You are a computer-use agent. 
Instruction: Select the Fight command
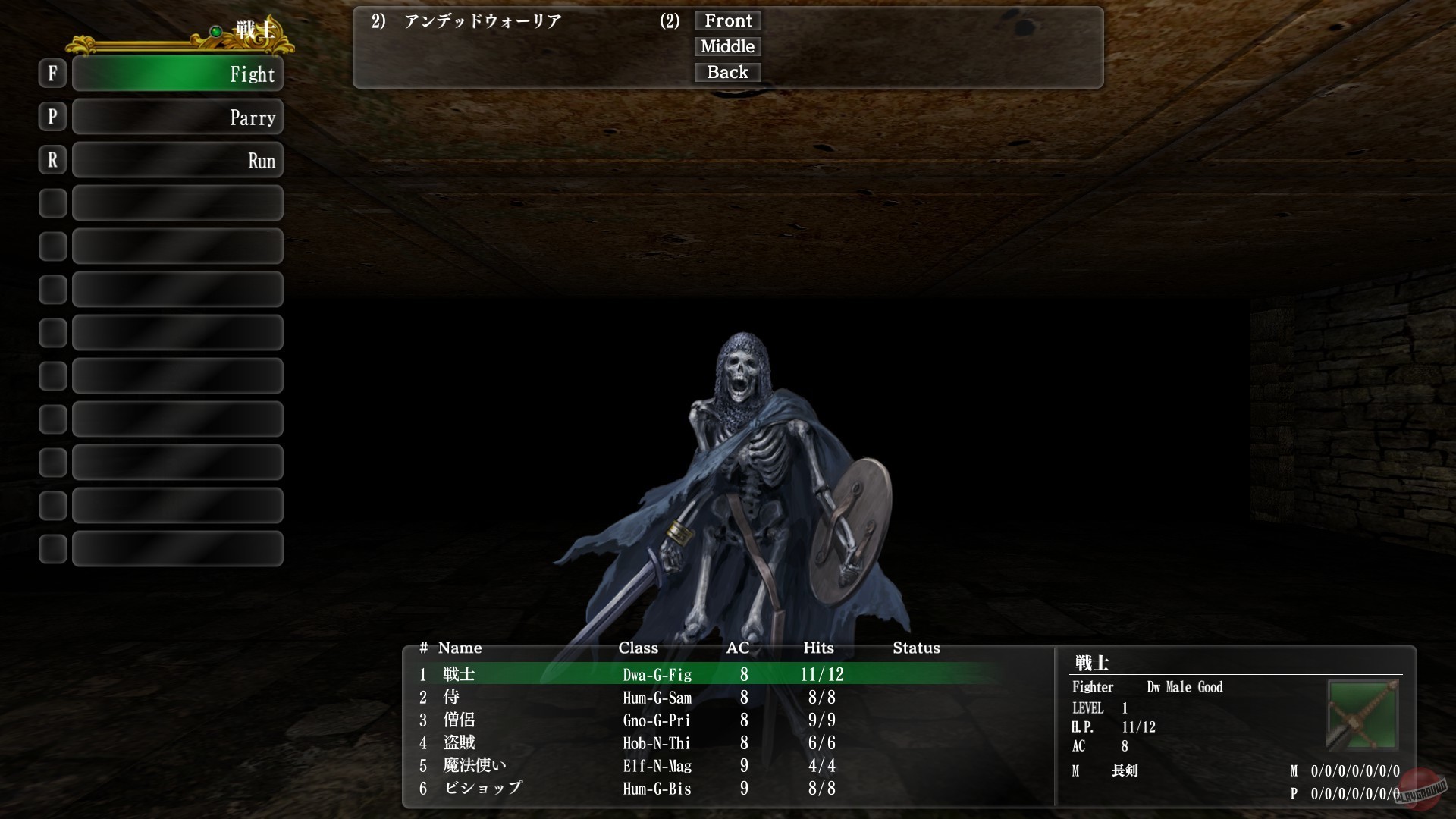[x=177, y=74]
